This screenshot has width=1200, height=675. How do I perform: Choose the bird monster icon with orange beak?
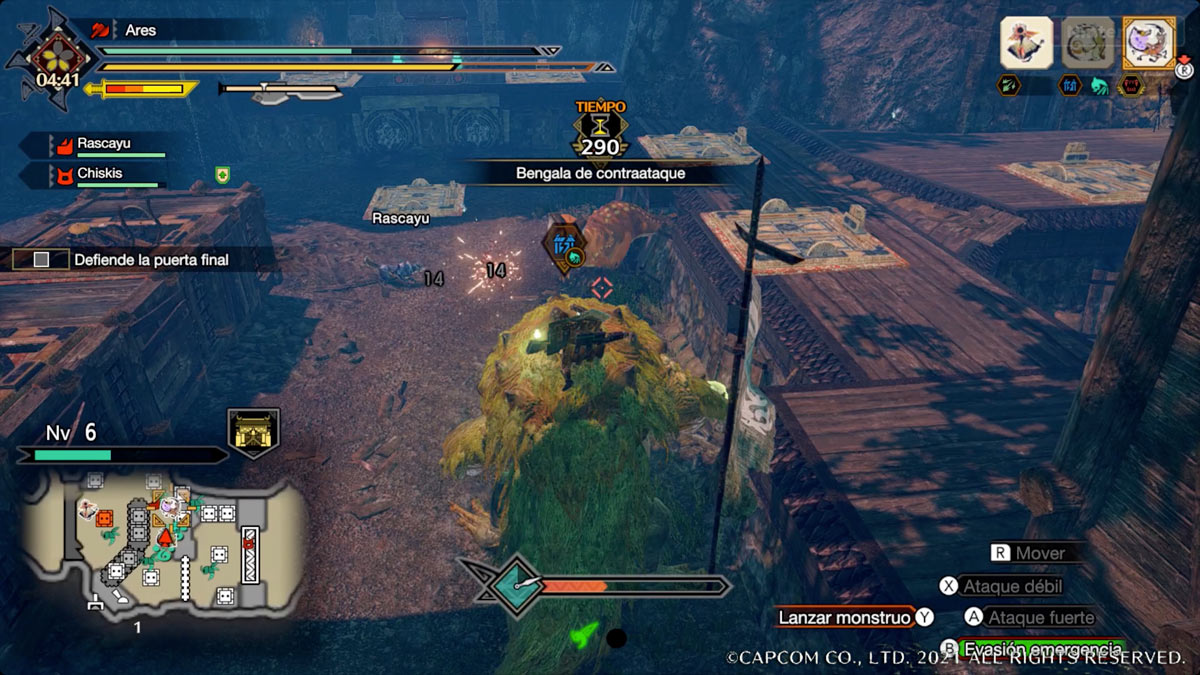(x=1027, y=43)
